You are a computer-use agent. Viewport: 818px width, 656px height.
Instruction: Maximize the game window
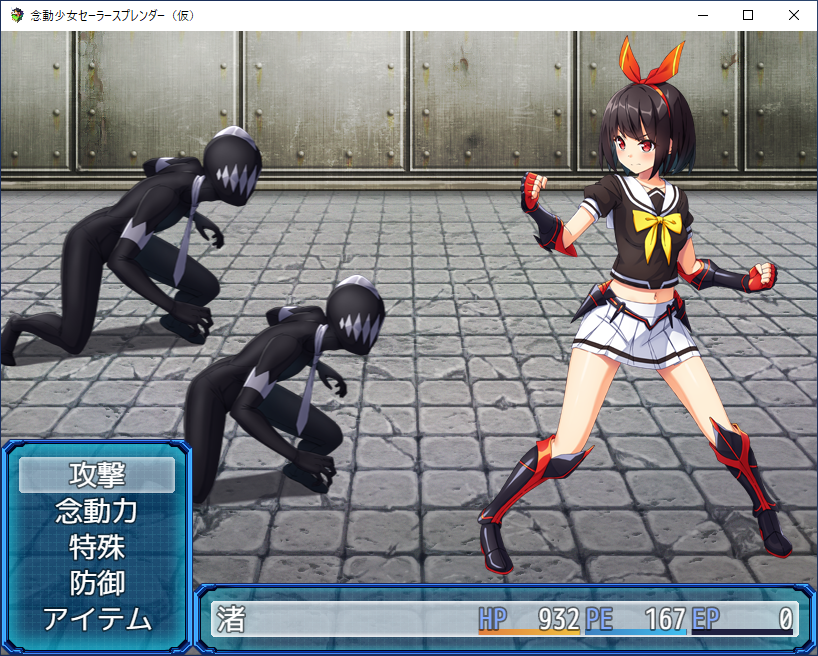click(748, 15)
